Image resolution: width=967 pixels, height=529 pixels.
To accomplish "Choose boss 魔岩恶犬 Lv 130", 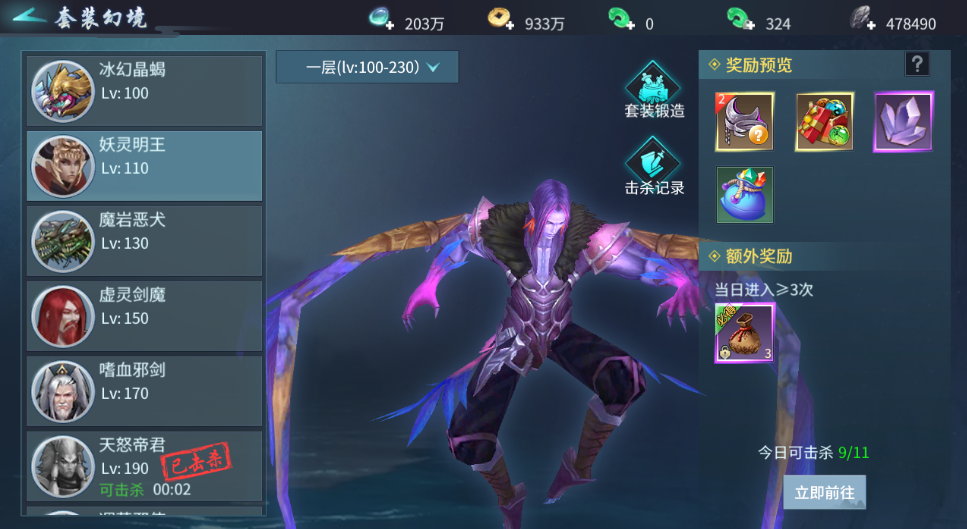I will (x=145, y=241).
